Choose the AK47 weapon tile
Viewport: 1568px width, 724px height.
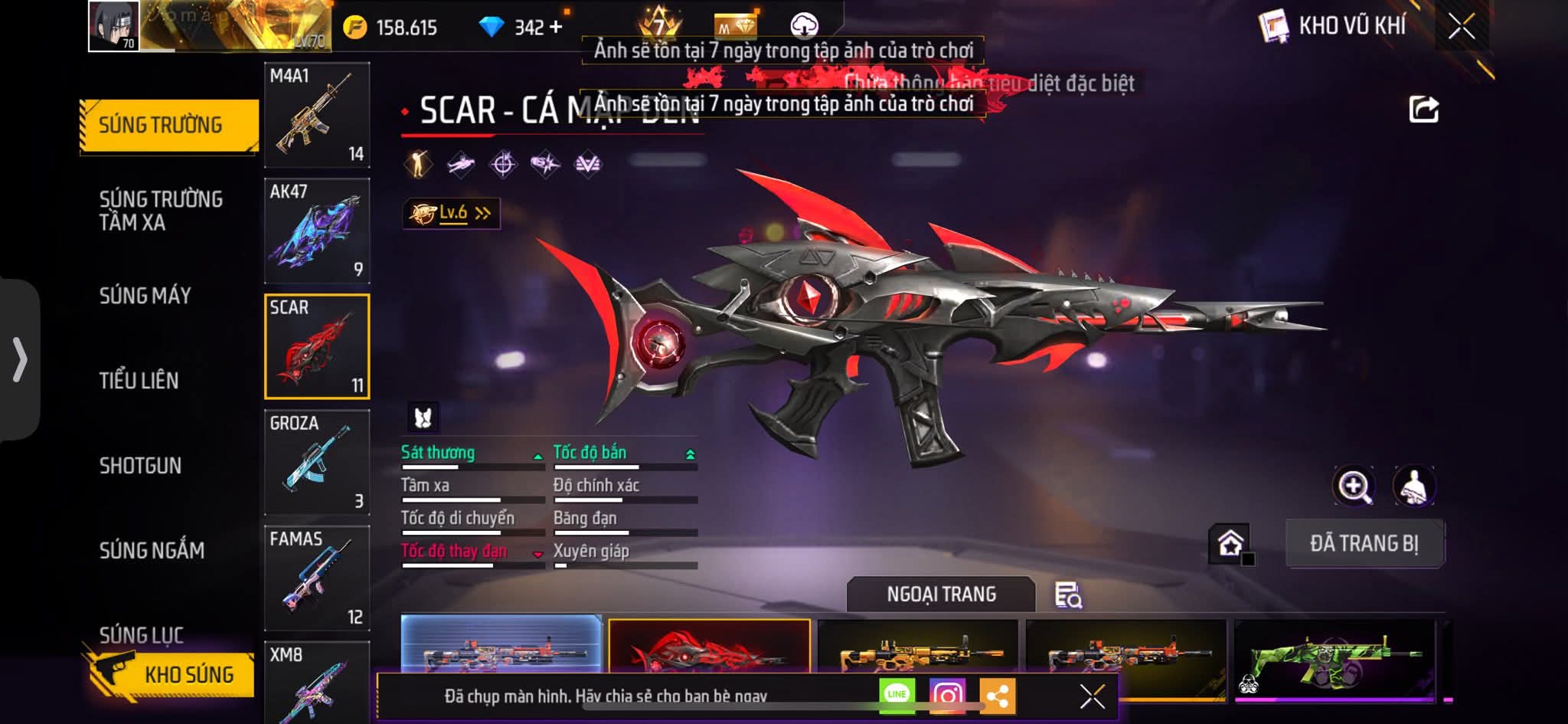click(x=317, y=231)
